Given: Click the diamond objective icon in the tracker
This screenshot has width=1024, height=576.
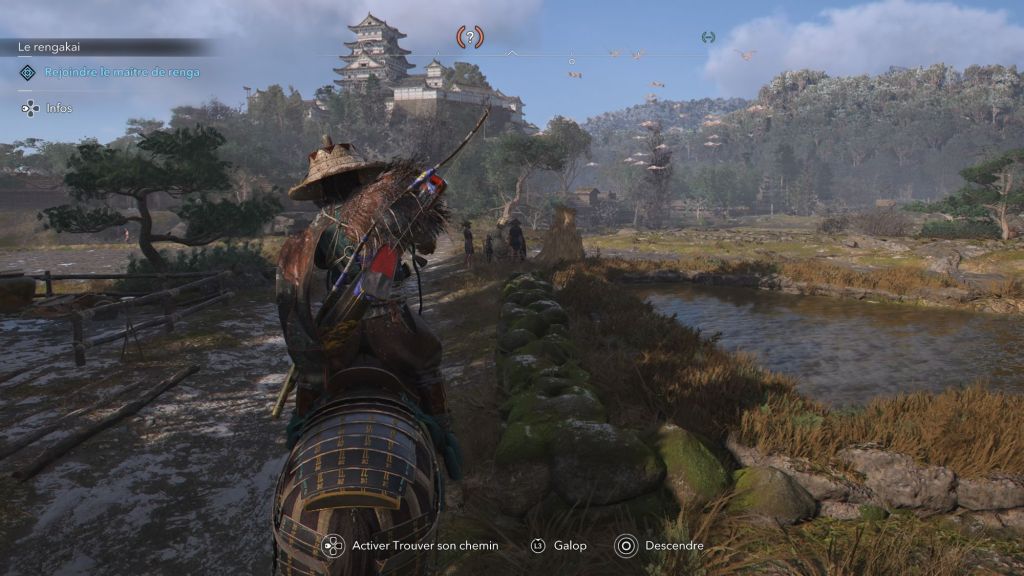Looking at the screenshot, I should pos(28,72).
